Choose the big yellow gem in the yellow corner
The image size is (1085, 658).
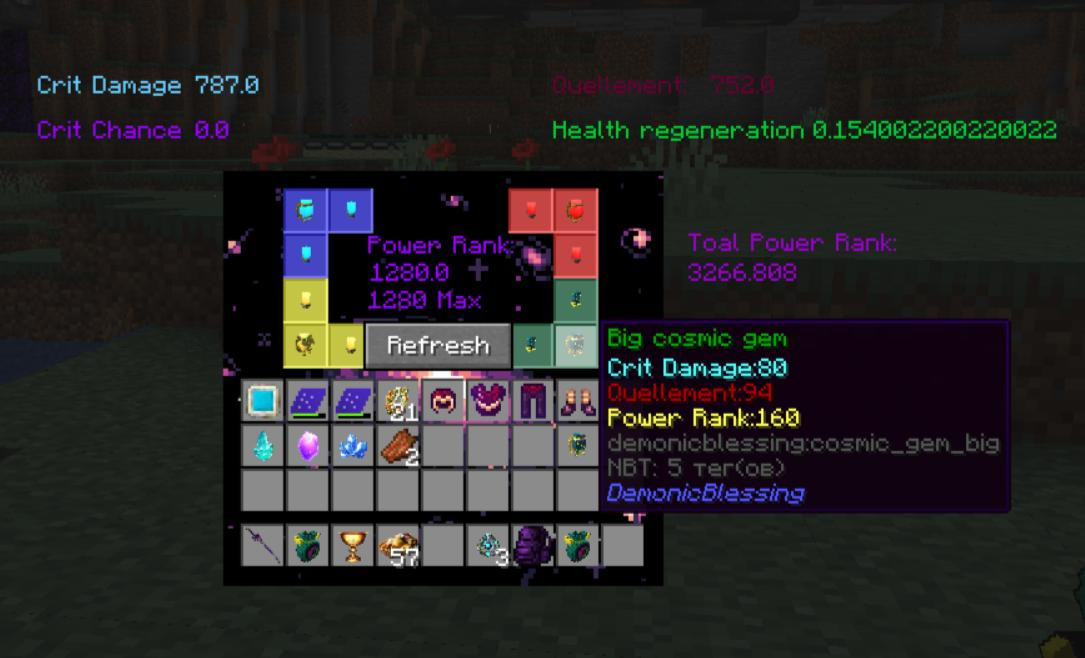click(306, 345)
